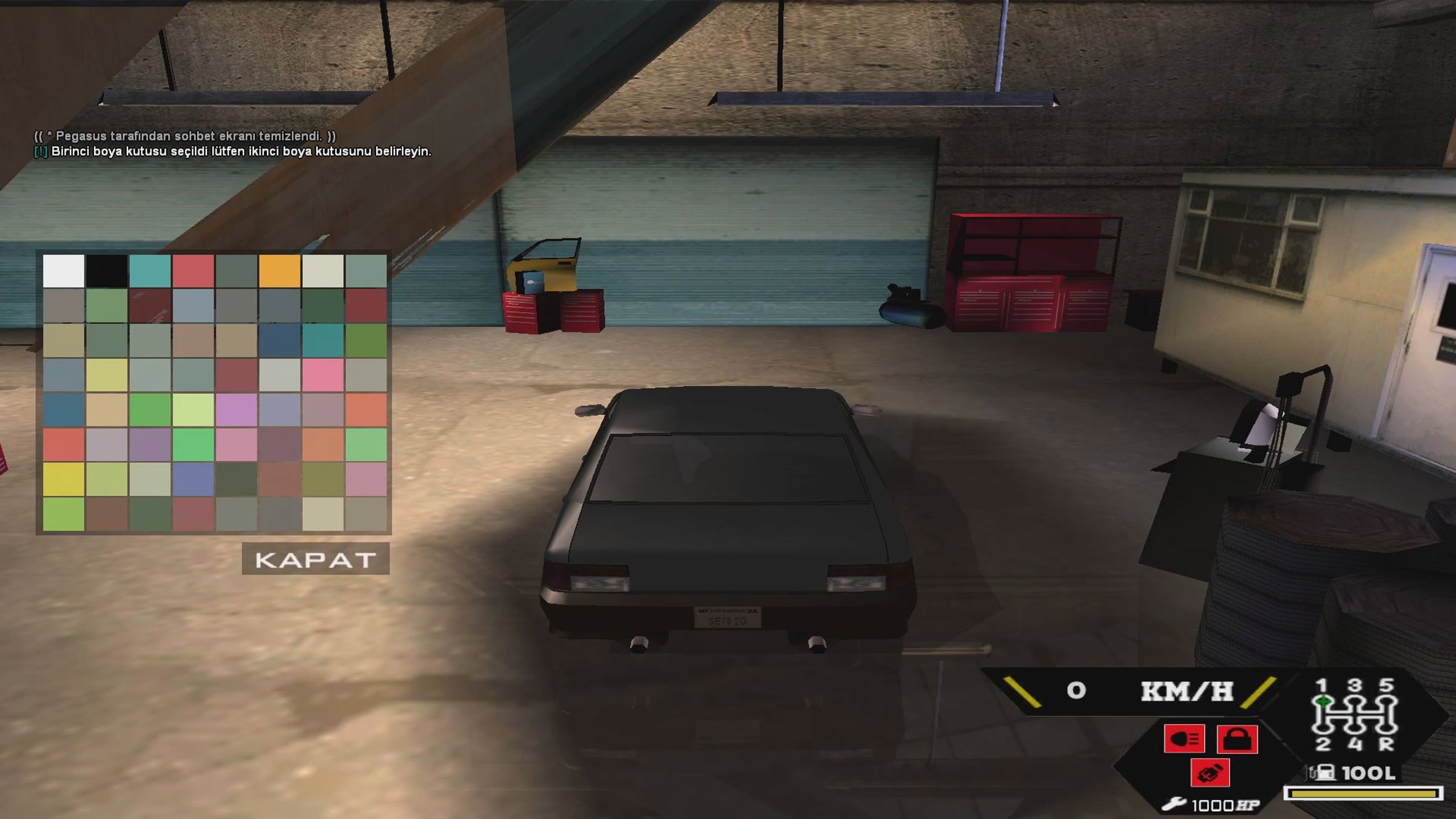Select the orchid purple paint swatch
This screenshot has height=819, width=1456.
pyautogui.click(x=236, y=409)
